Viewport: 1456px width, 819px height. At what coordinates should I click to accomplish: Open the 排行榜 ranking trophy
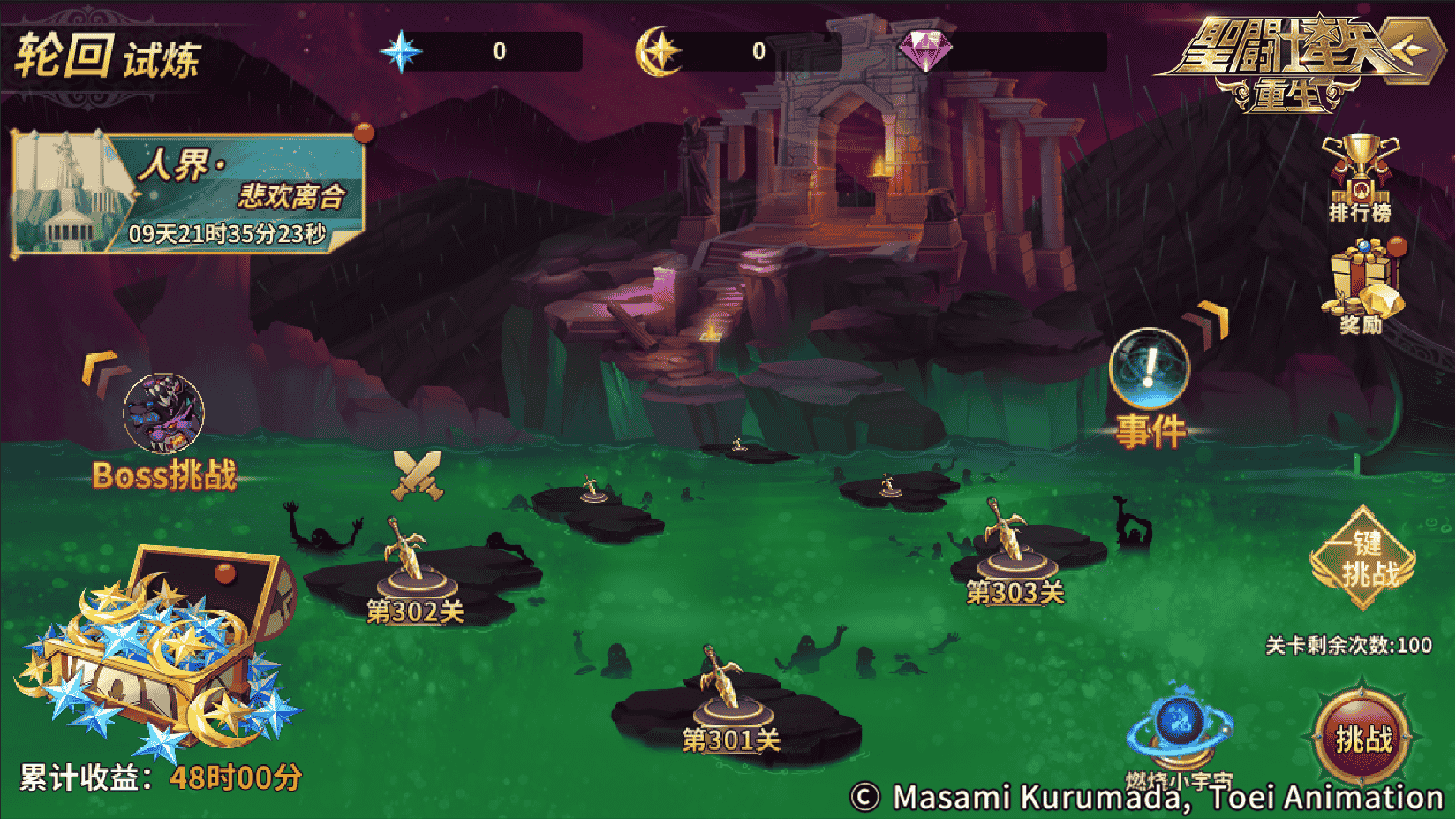pyautogui.click(x=1360, y=177)
